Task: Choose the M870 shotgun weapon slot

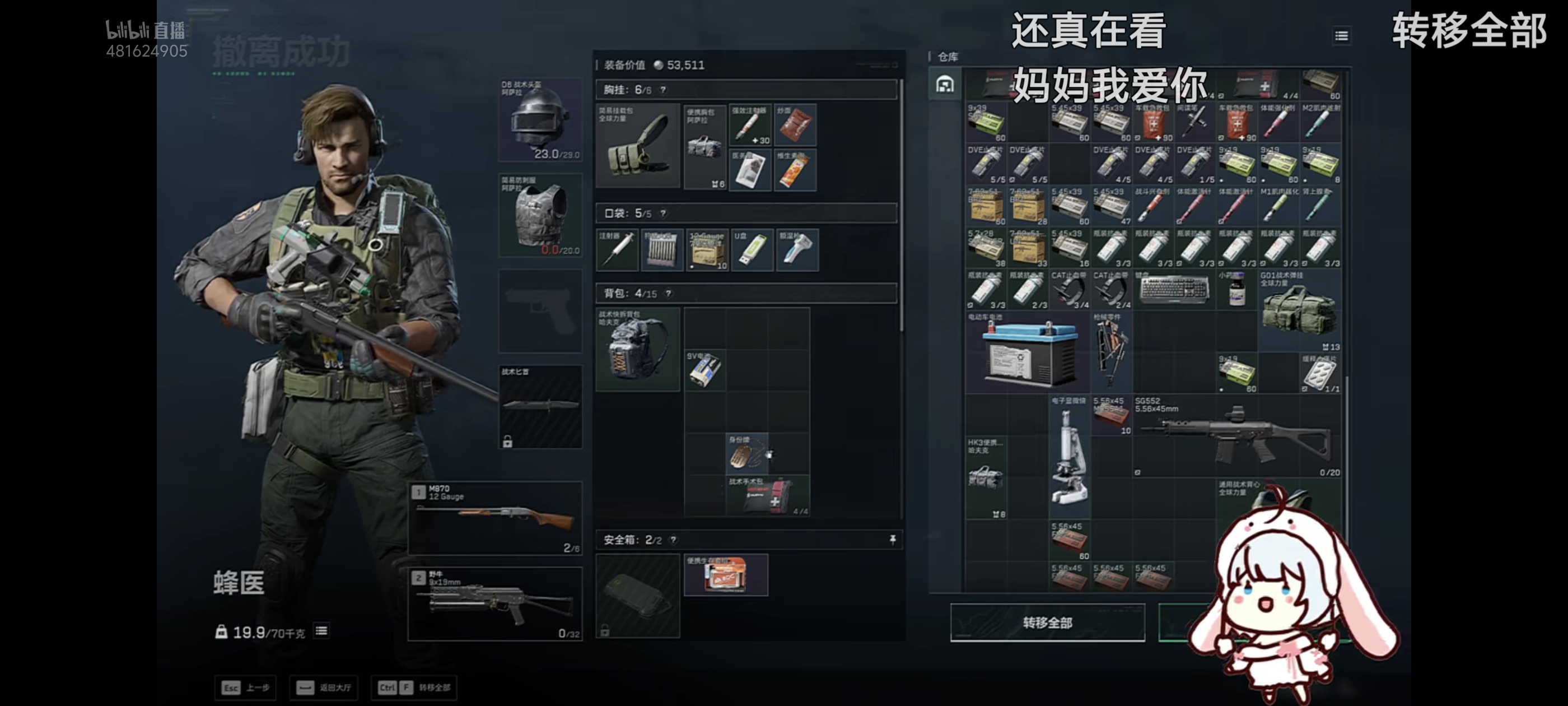Action: 495,518
